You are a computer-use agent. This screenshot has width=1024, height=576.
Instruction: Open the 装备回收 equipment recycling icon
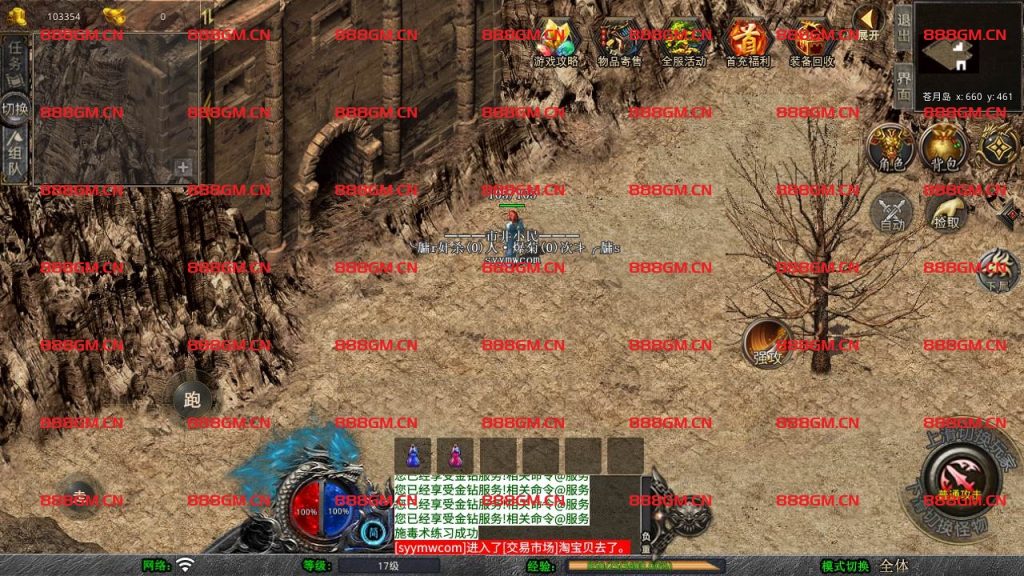click(810, 39)
